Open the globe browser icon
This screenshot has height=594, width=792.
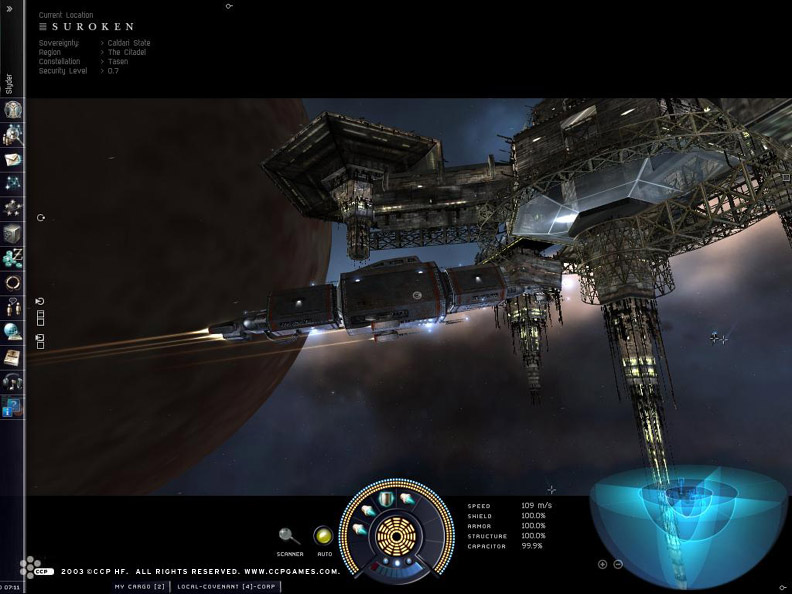pyautogui.click(x=13, y=332)
